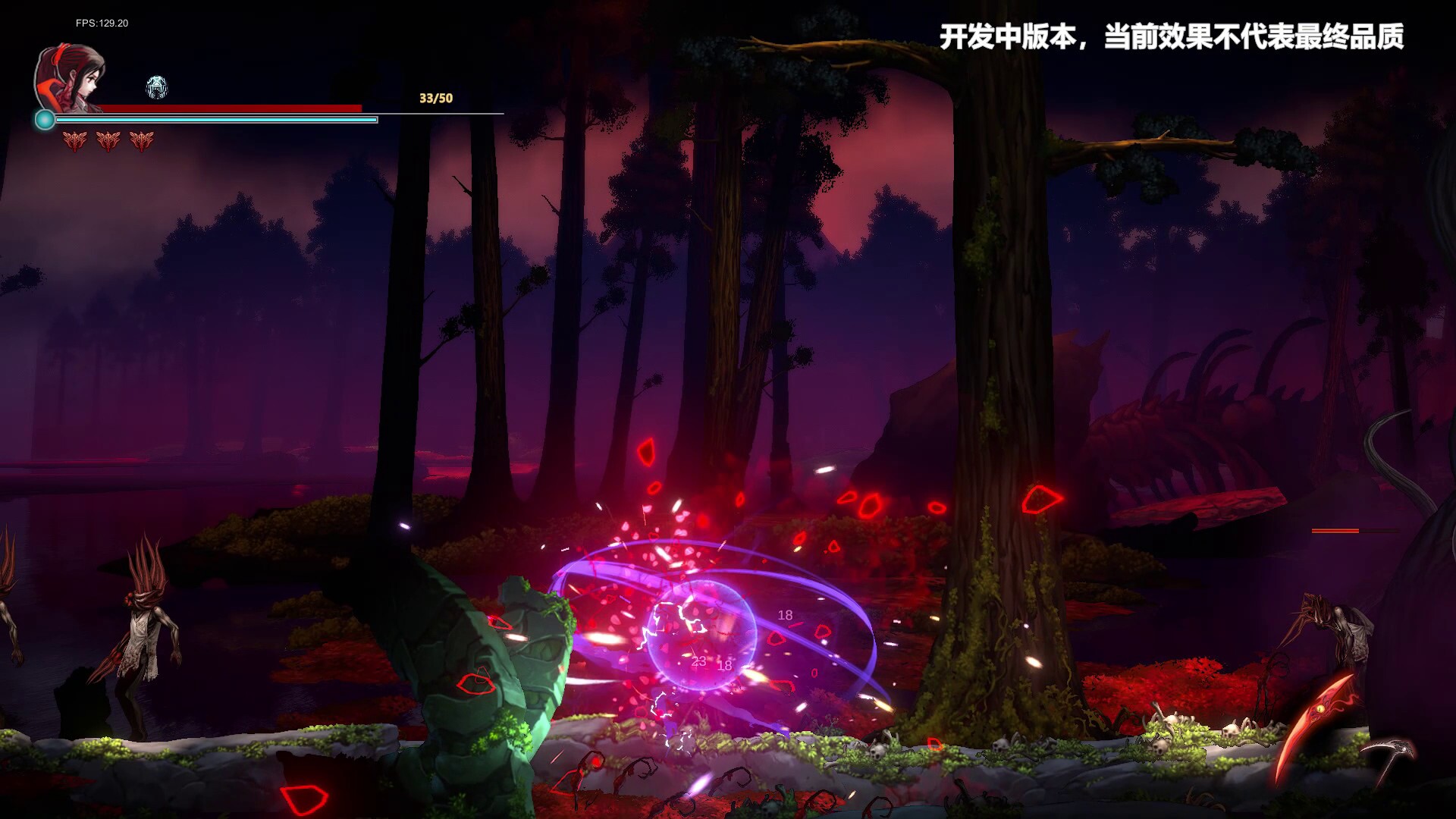Screen dimensions: 1456x819
Task: Click the blue orb on the energy bar
Action: pyautogui.click(x=45, y=118)
